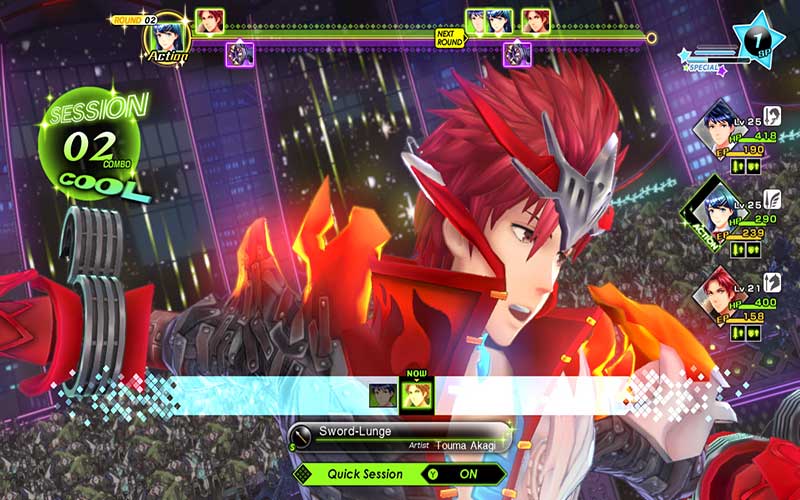The height and width of the screenshot is (500, 800).
Task: Select the red-haired portrait next to the Action portrait
Action: (x=209, y=21)
